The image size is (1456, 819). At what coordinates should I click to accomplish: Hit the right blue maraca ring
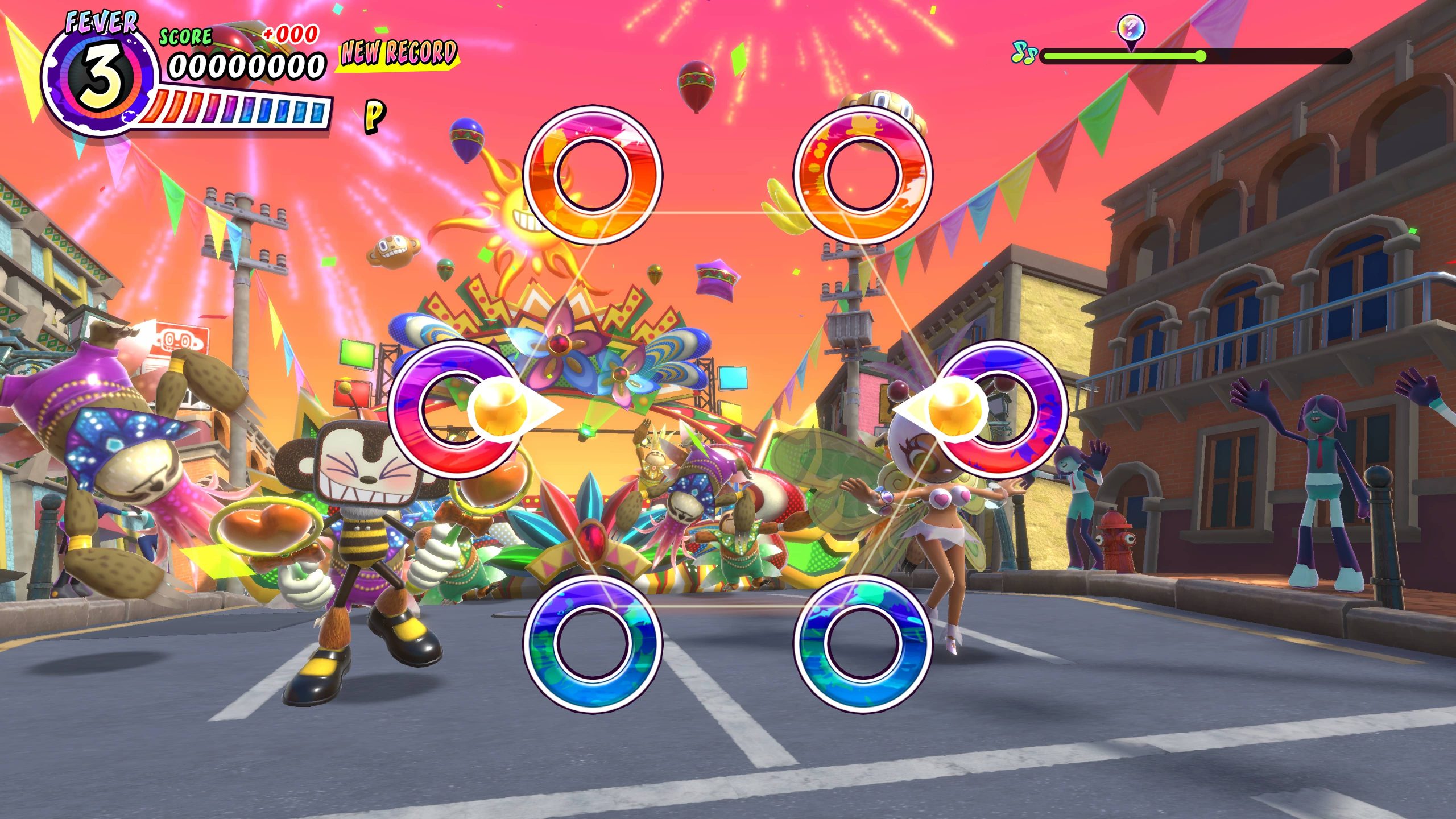tap(862, 643)
